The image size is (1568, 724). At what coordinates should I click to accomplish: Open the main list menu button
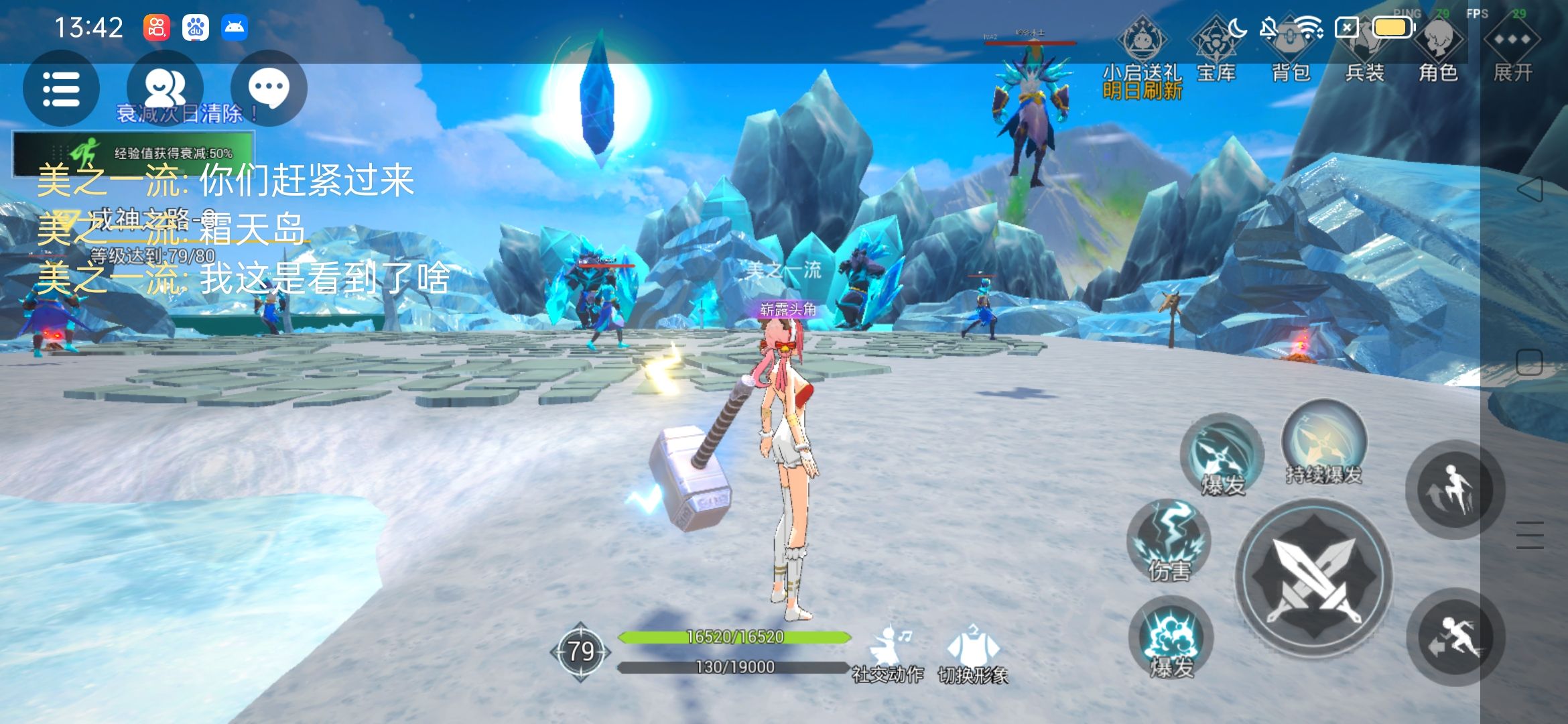click(x=61, y=88)
